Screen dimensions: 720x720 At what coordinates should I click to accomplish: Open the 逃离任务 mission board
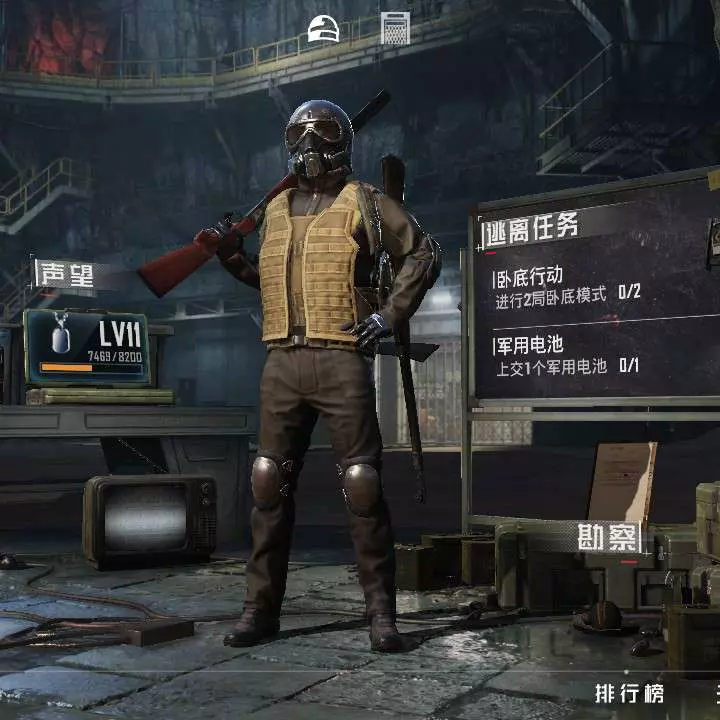click(532, 229)
